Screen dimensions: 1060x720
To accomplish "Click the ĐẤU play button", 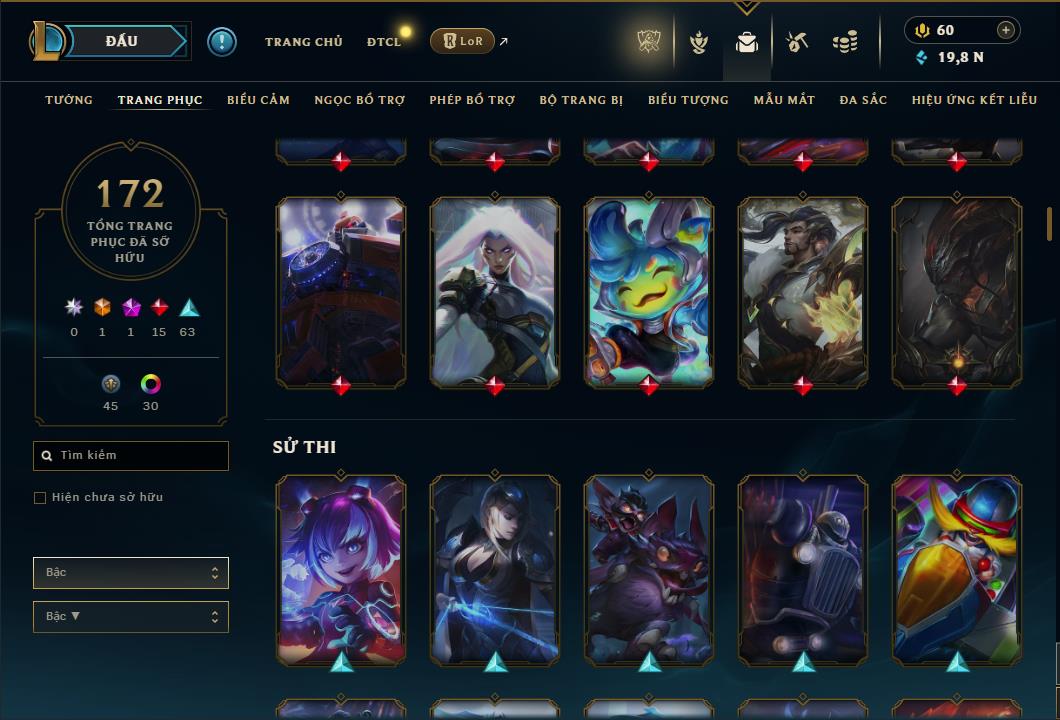I will pyautogui.click(x=122, y=41).
